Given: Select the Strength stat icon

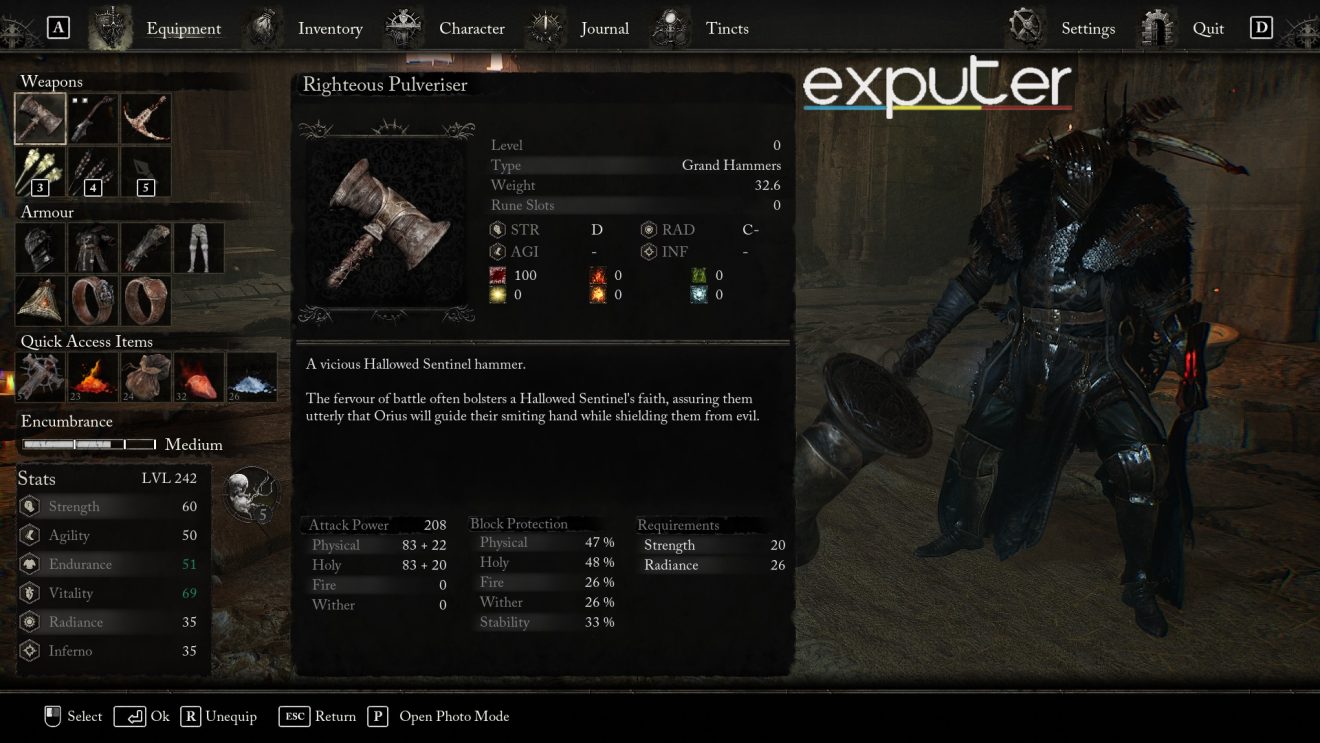Looking at the screenshot, I should [30, 506].
